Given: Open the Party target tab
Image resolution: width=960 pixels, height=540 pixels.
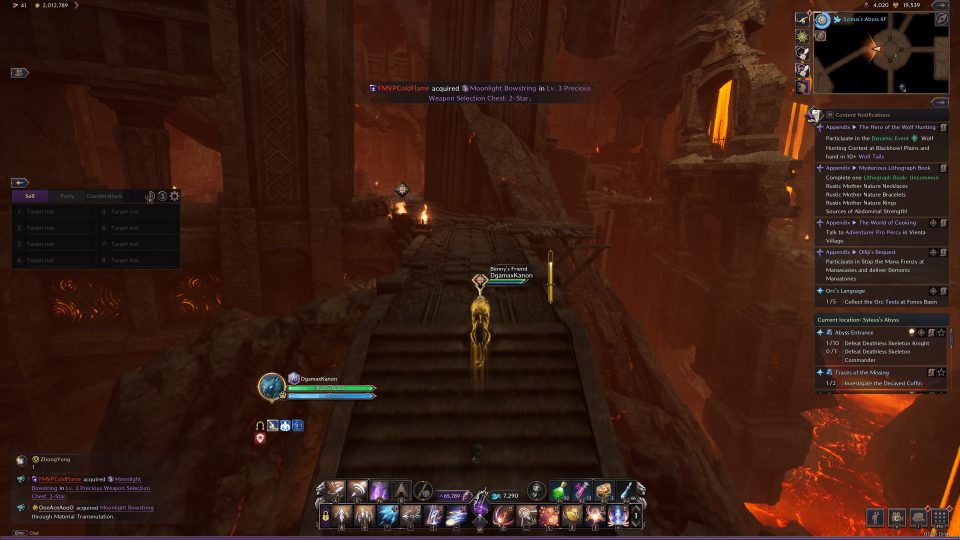Looking at the screenshot, I should [67, 196].
